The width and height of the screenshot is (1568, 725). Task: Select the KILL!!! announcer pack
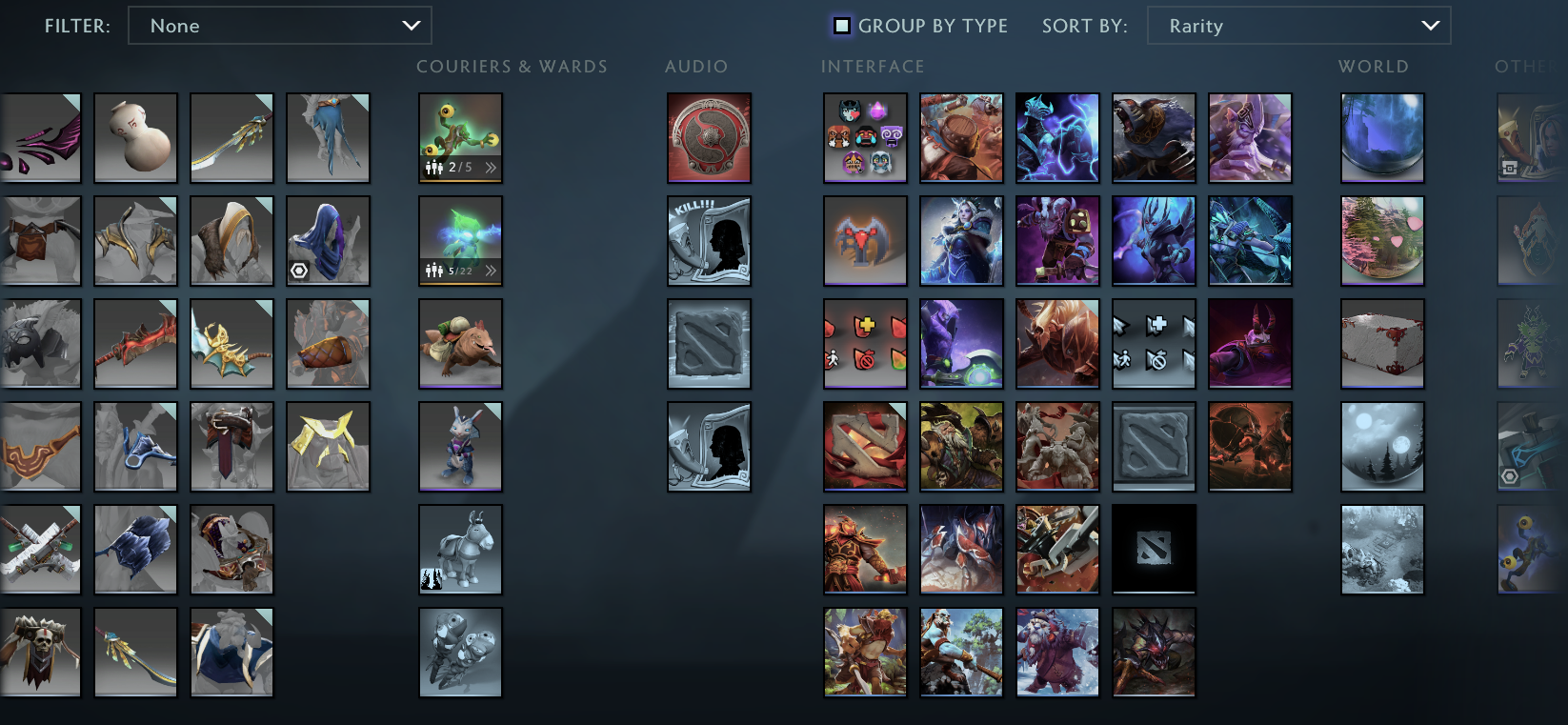(x=709, y=241)
